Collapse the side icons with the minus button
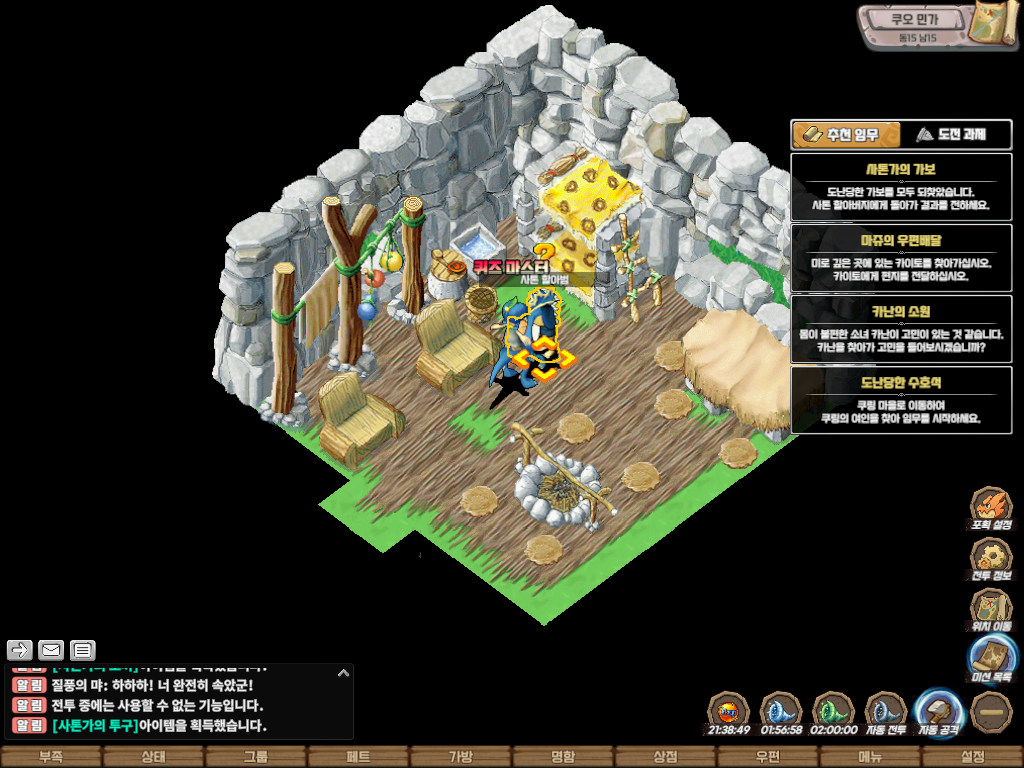The image size is (1024, 768). click(991, 711)
